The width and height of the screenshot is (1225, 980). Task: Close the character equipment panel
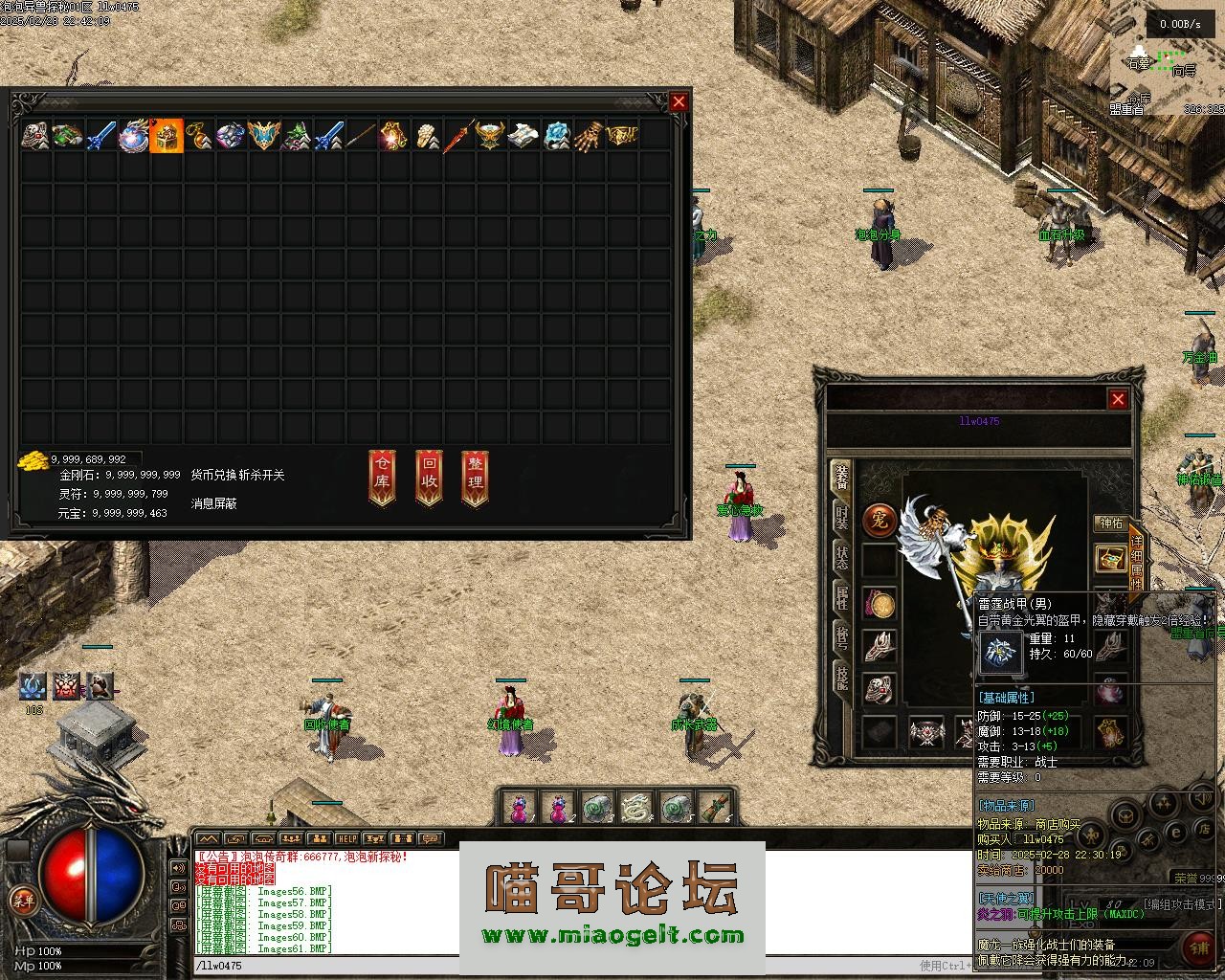click(1118, 399)
